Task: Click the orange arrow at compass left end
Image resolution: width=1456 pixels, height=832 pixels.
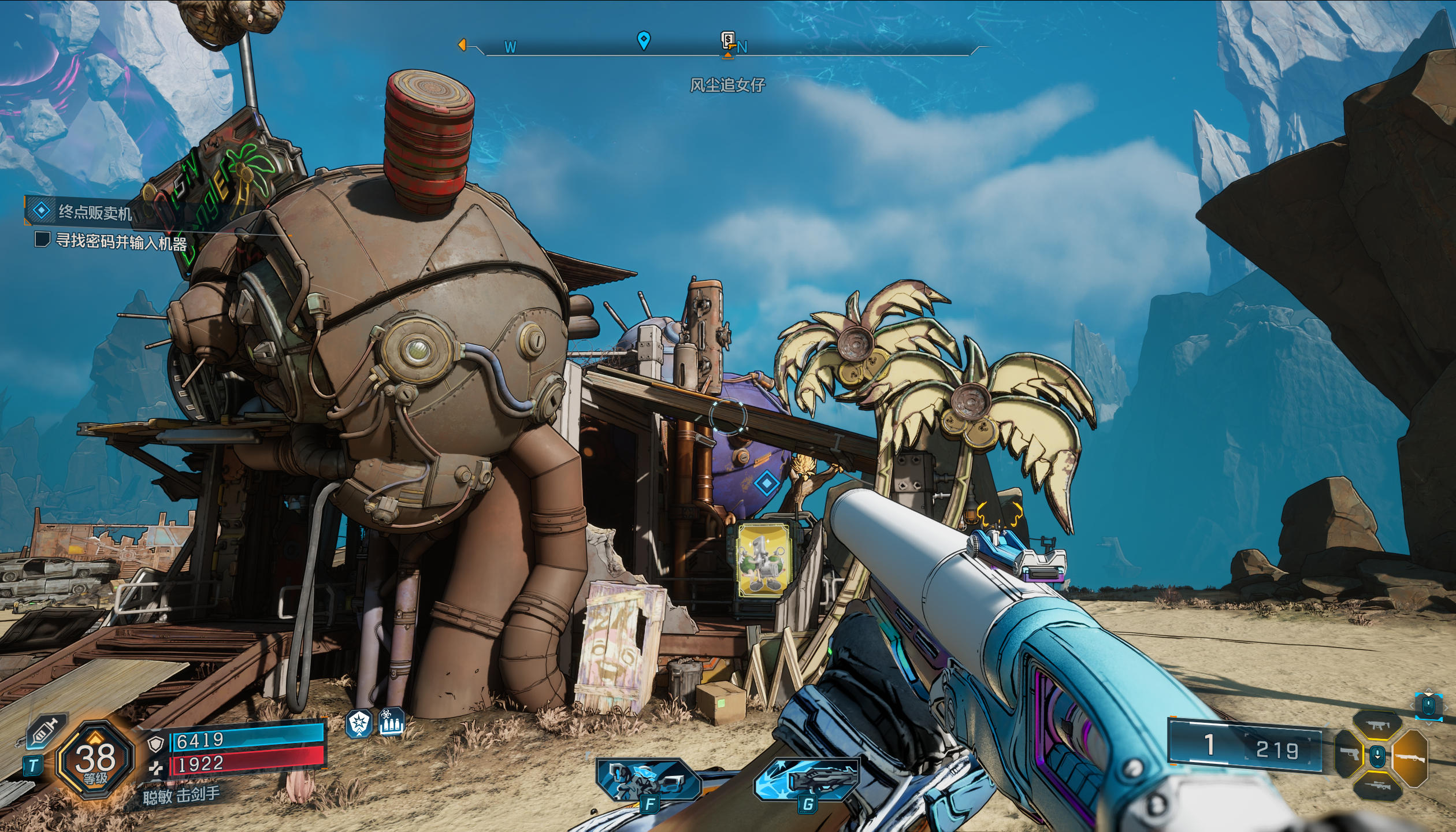Action: (462, 44)
